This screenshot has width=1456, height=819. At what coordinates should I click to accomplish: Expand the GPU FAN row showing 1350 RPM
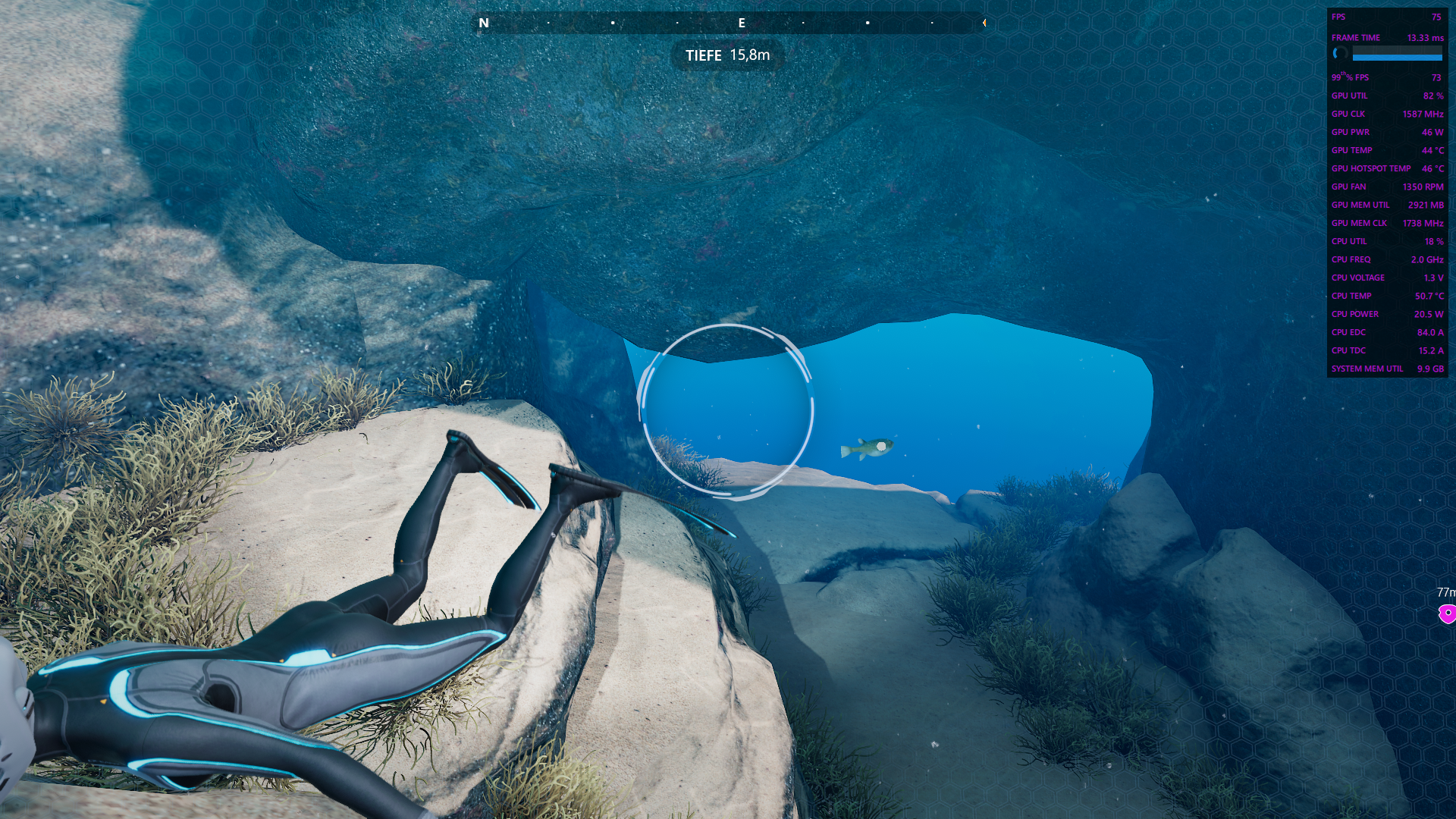click(x=1386, y=187)
